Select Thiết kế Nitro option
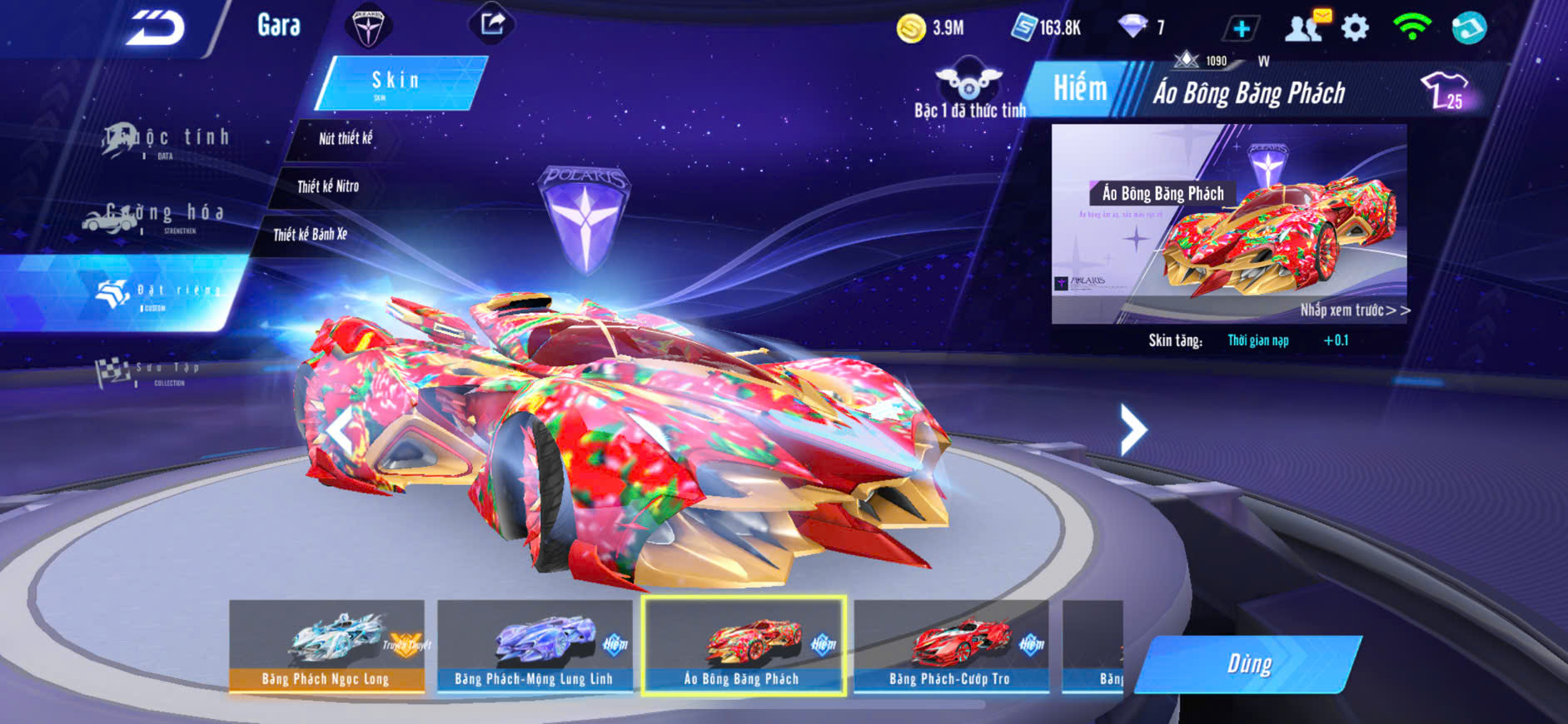 click(328, 186)
